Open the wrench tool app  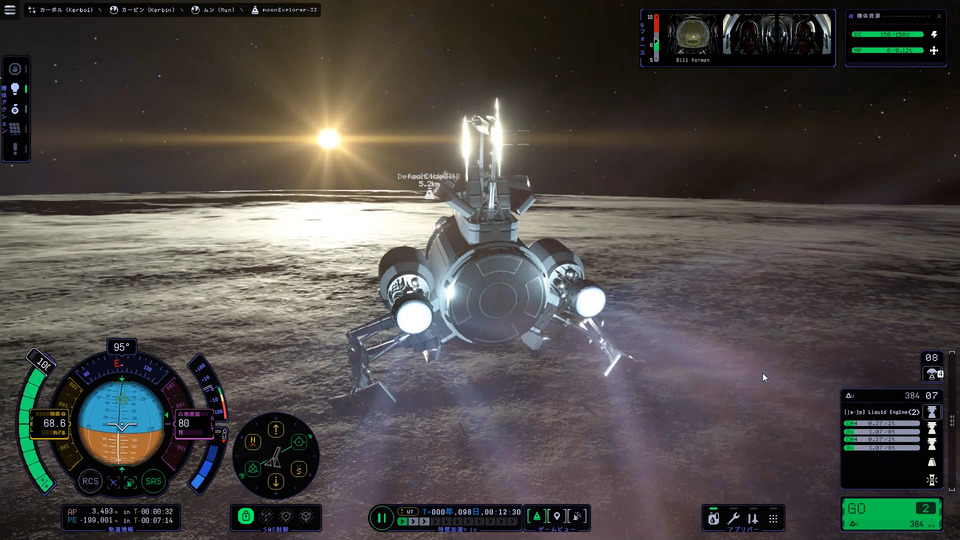(x=733, y=518)
